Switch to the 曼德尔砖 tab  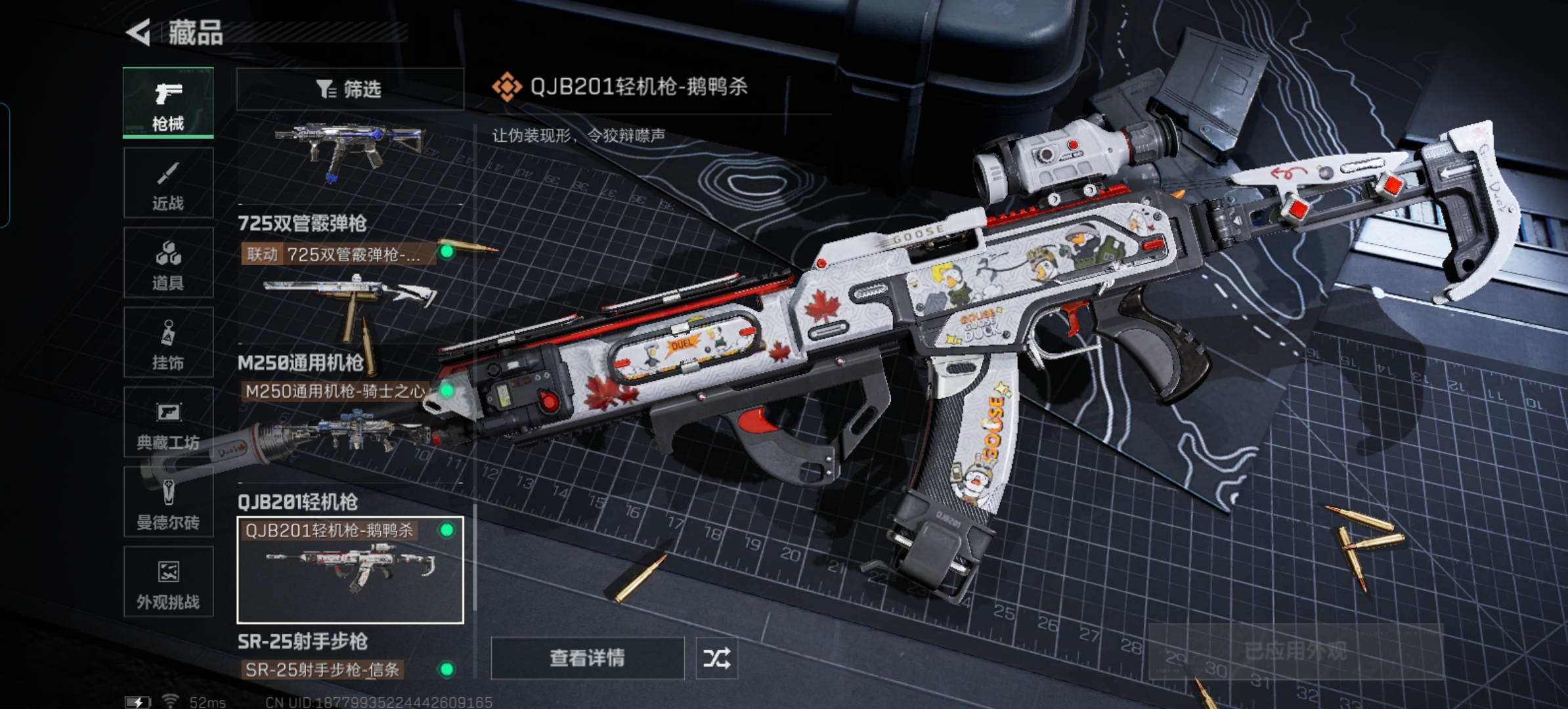click(x=168, y=502)
